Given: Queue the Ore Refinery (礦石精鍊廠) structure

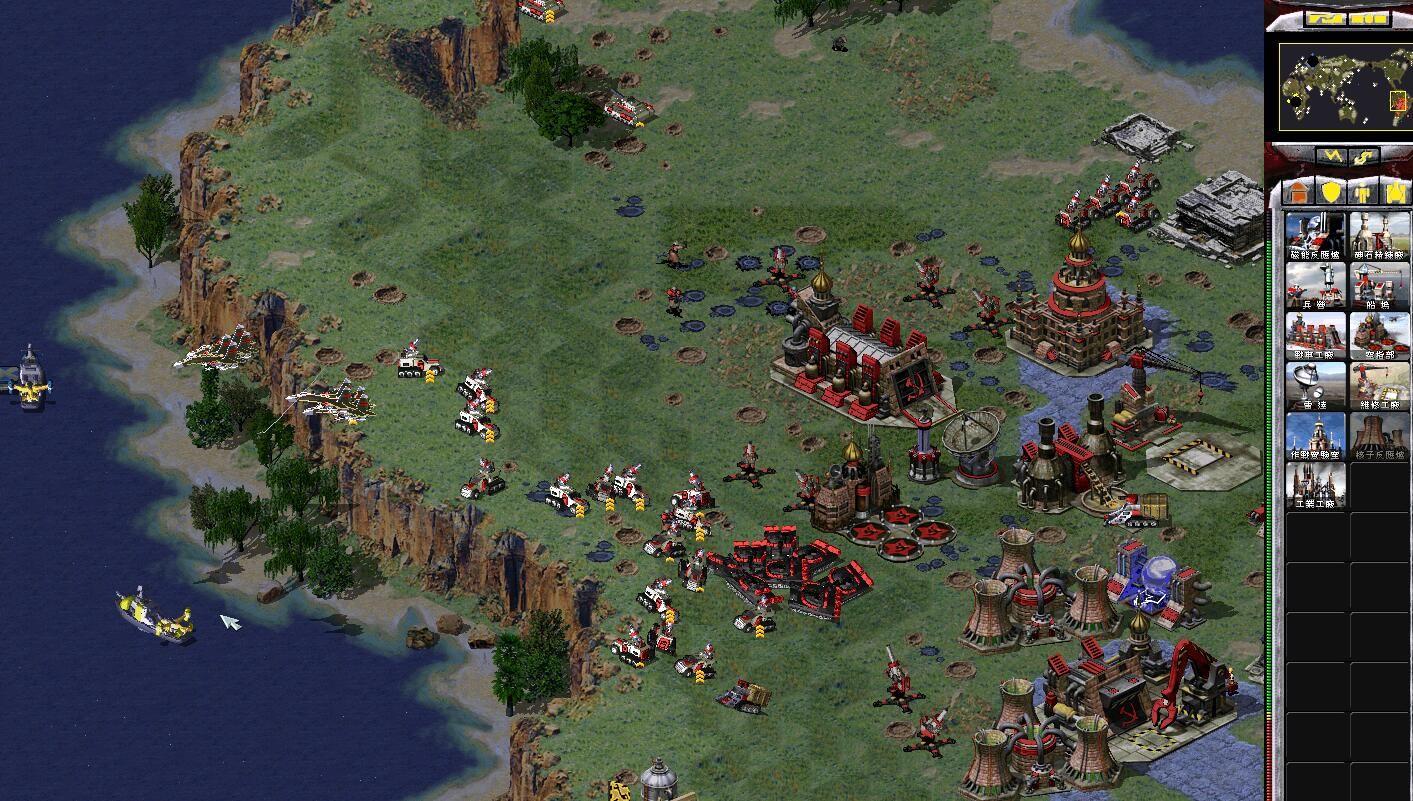Looking at the screenshot, I should tap(1380, 235).
